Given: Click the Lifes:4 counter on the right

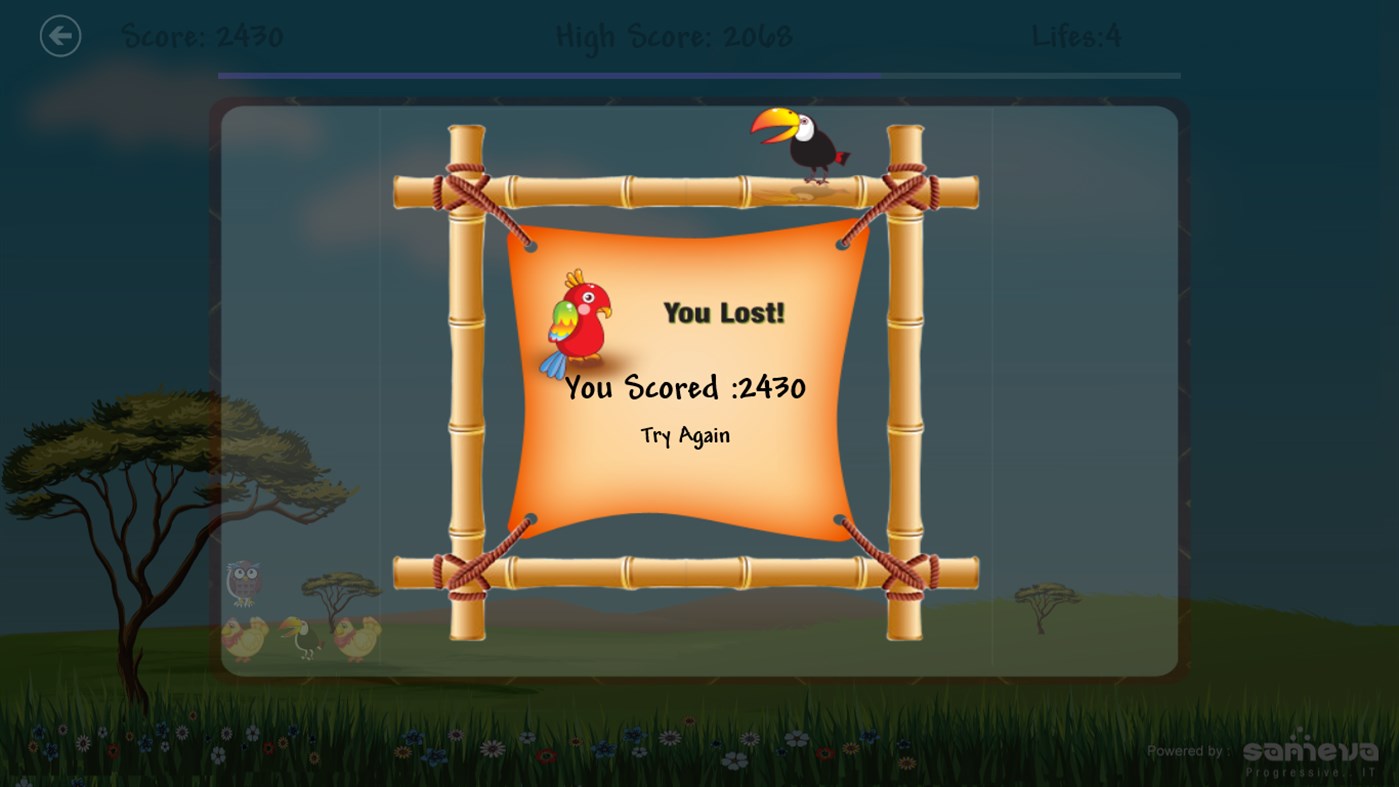Looking at the screenshot, I should coord(1076,35).
